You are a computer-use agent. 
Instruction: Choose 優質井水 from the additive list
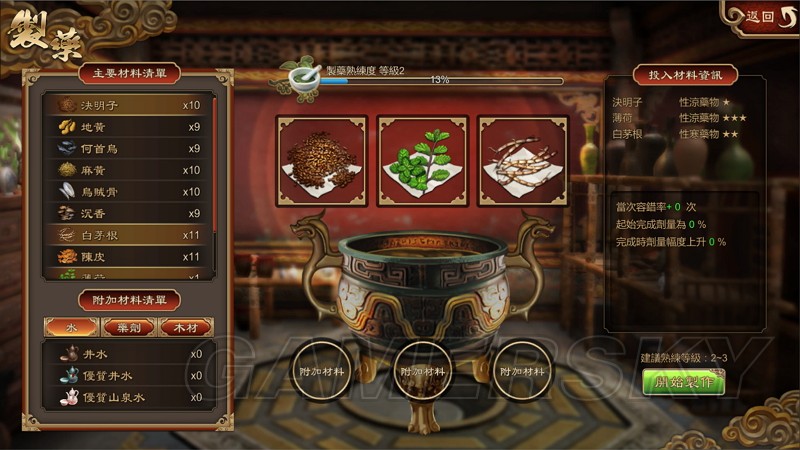click(128, 376)
